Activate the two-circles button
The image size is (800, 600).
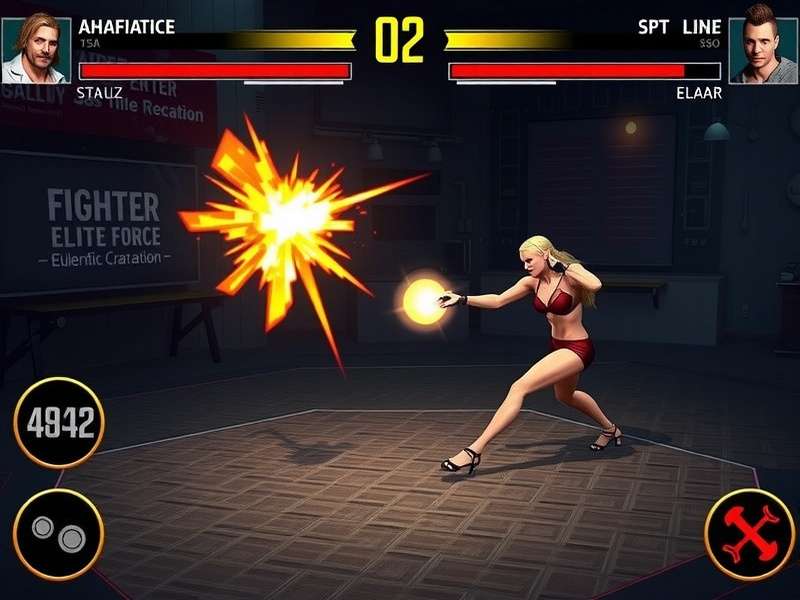(58, 534)
